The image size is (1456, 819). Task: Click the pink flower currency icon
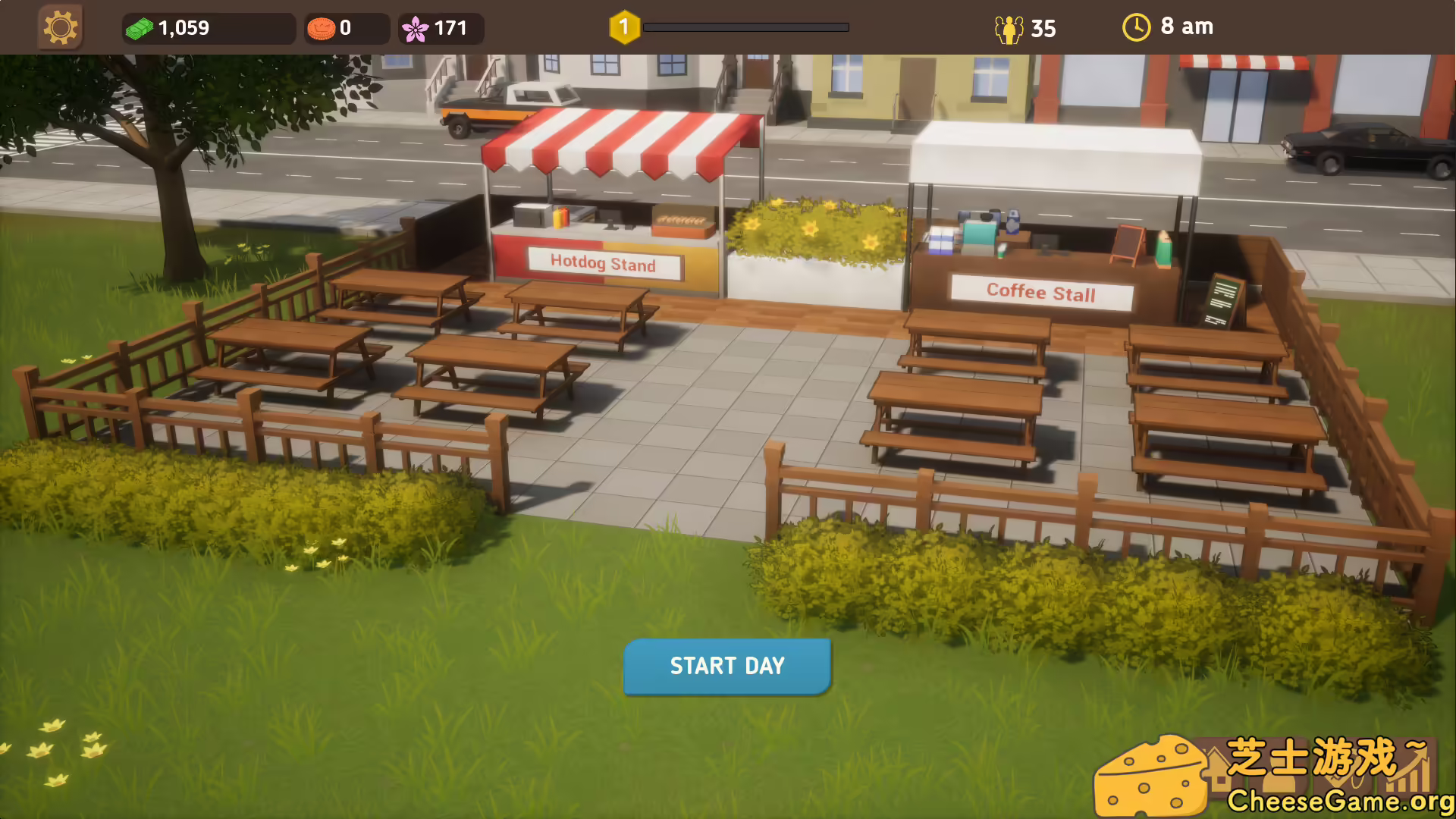point(416,27)
